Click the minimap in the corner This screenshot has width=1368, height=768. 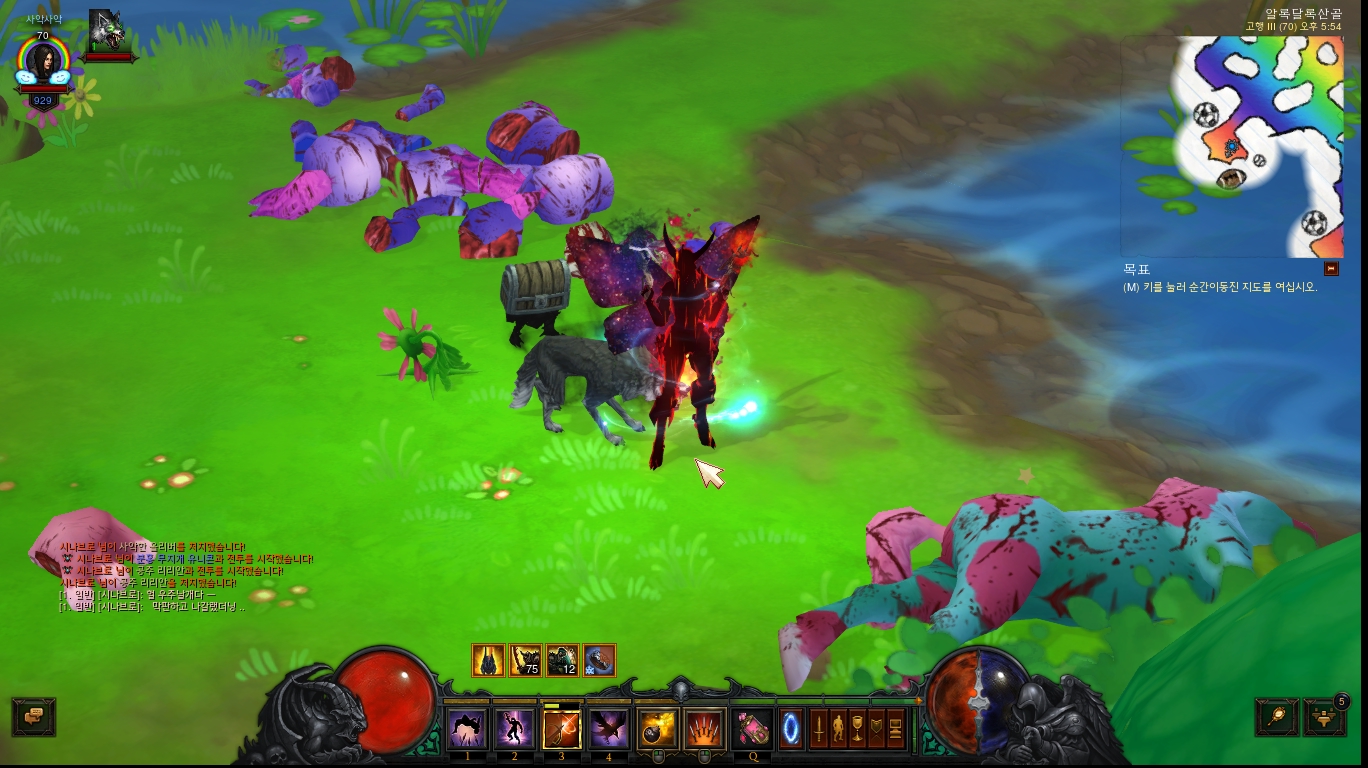point(1232,146)
